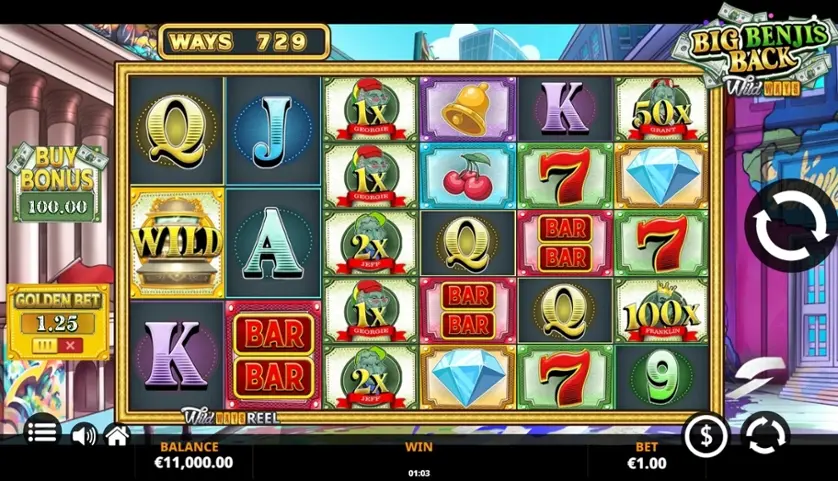Open the hamburger menu
Screen dimensions: 838x481
coord(42,433)
